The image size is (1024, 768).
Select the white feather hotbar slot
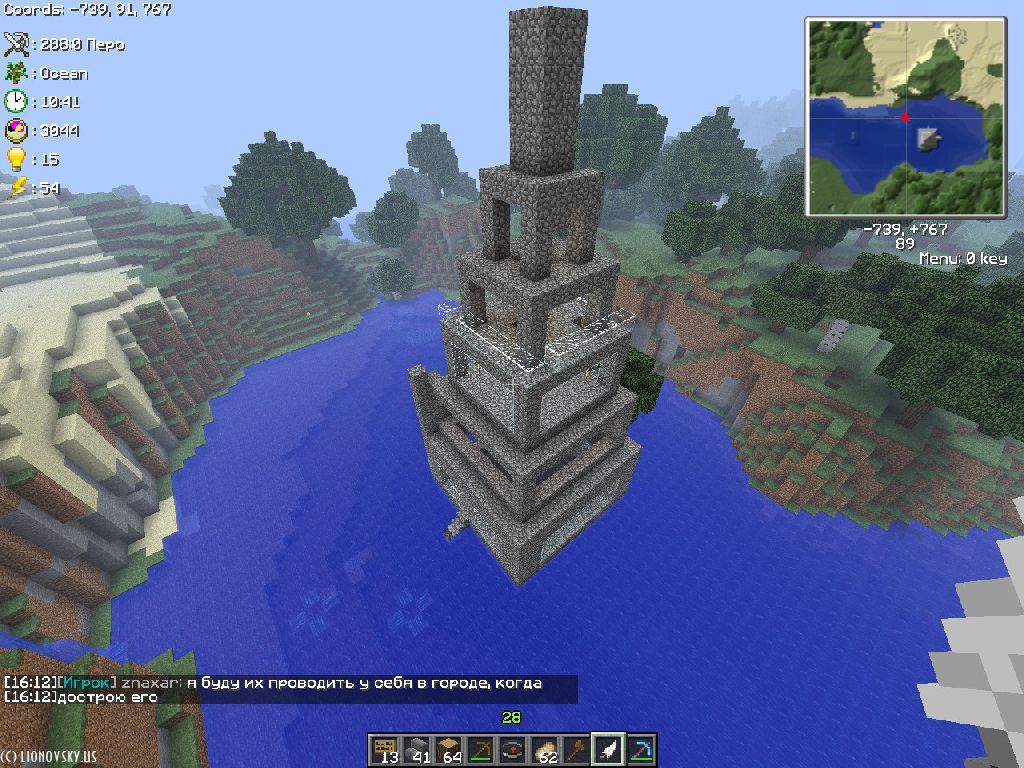[608, 749]
